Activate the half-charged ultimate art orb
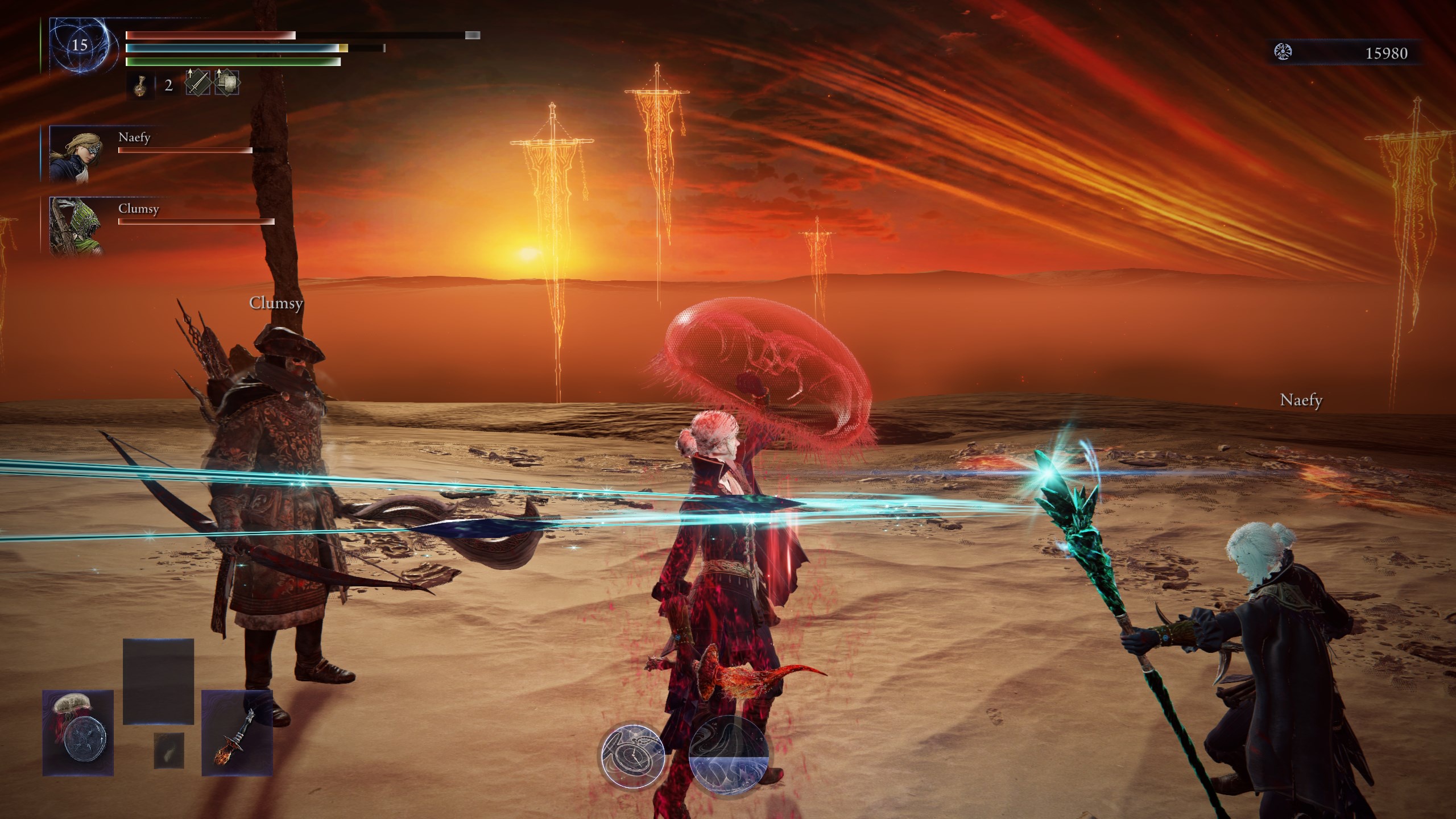This screenshot has height=819, width=1456. (x=728, y=754)
